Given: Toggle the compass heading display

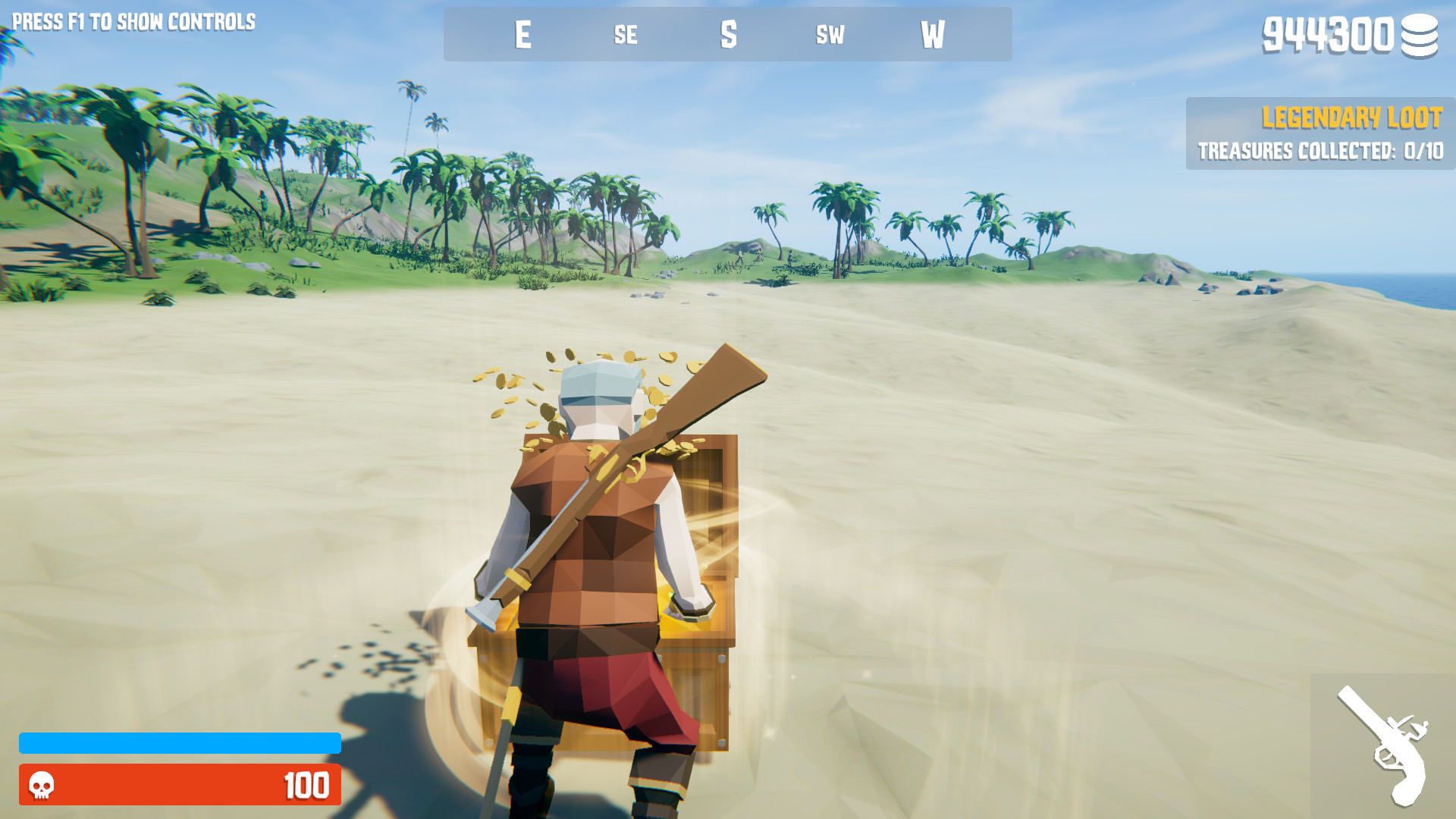Looking at the screenshot, I should pos(726,34).
